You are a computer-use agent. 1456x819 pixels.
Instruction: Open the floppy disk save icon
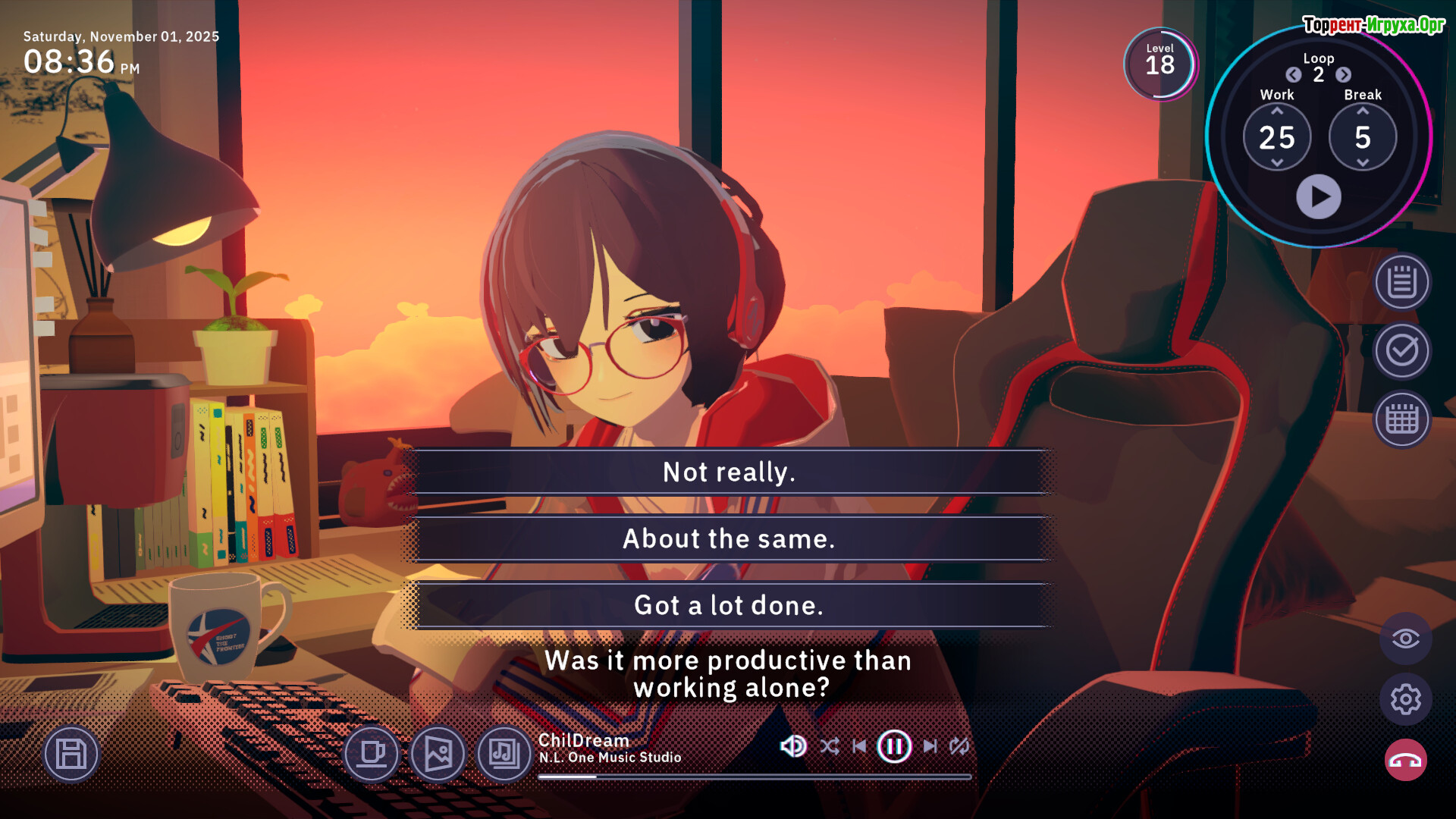click(71, 755)
